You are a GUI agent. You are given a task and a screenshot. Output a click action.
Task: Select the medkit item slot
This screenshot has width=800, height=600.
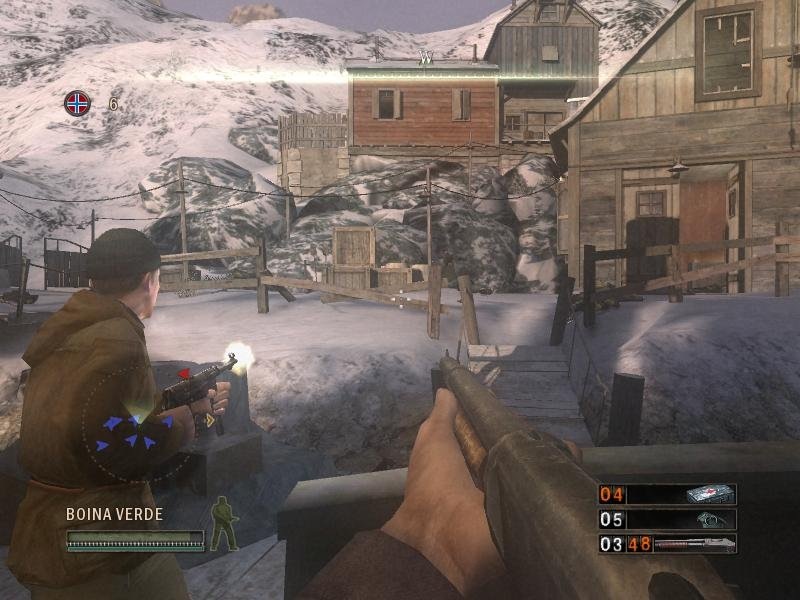[x=667, y=494]
